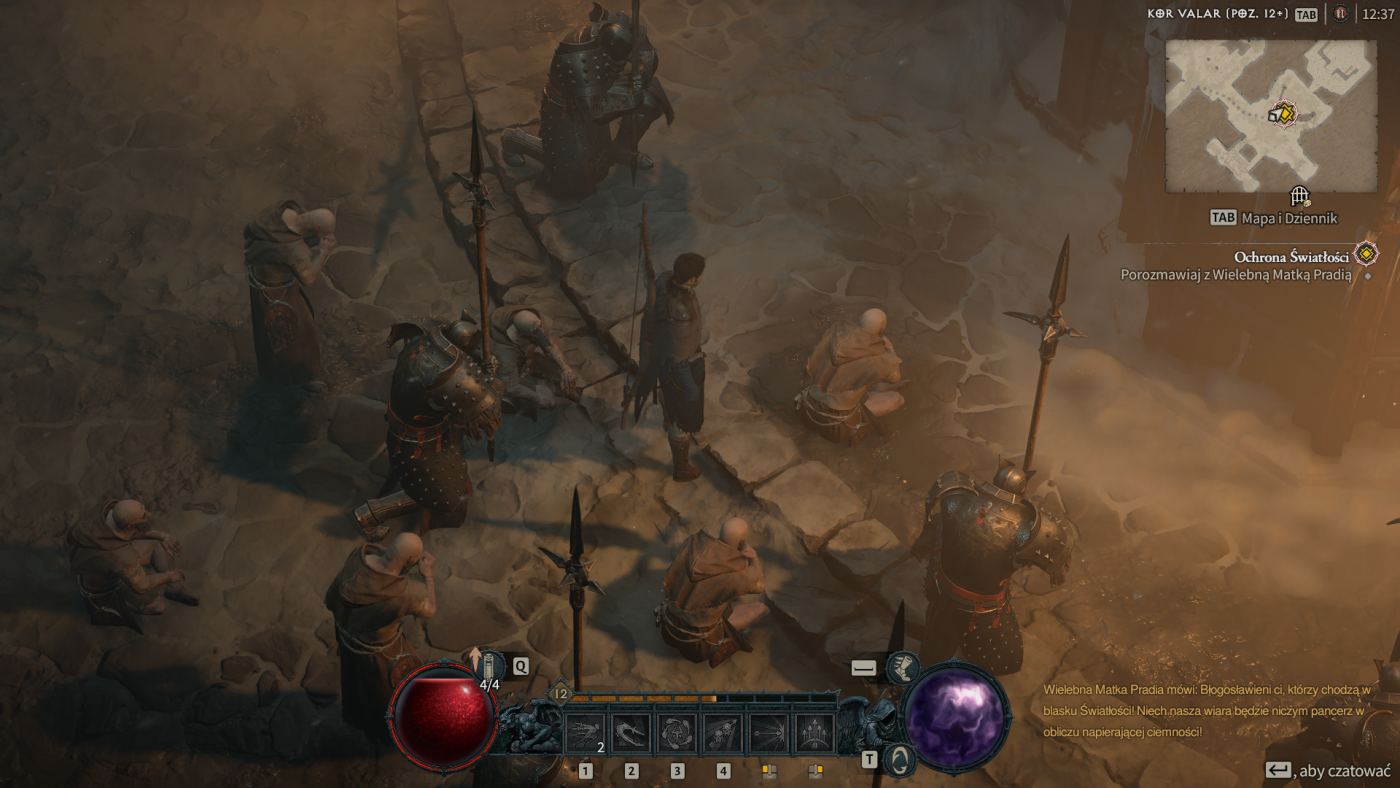Cast the skulls skill in slot 4

tap(723, 733)
